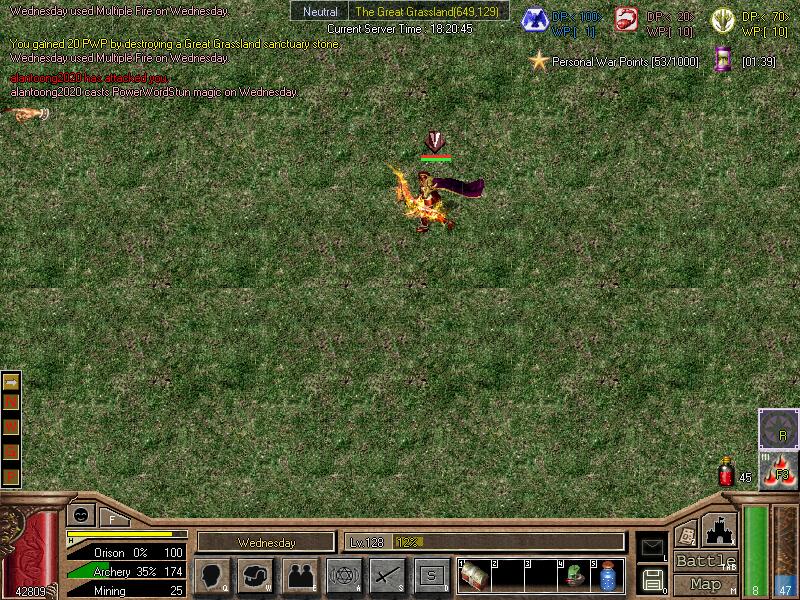800x600 pixels.
Task: Open the scroll parchment icon
Action: (x=687, y=533)
